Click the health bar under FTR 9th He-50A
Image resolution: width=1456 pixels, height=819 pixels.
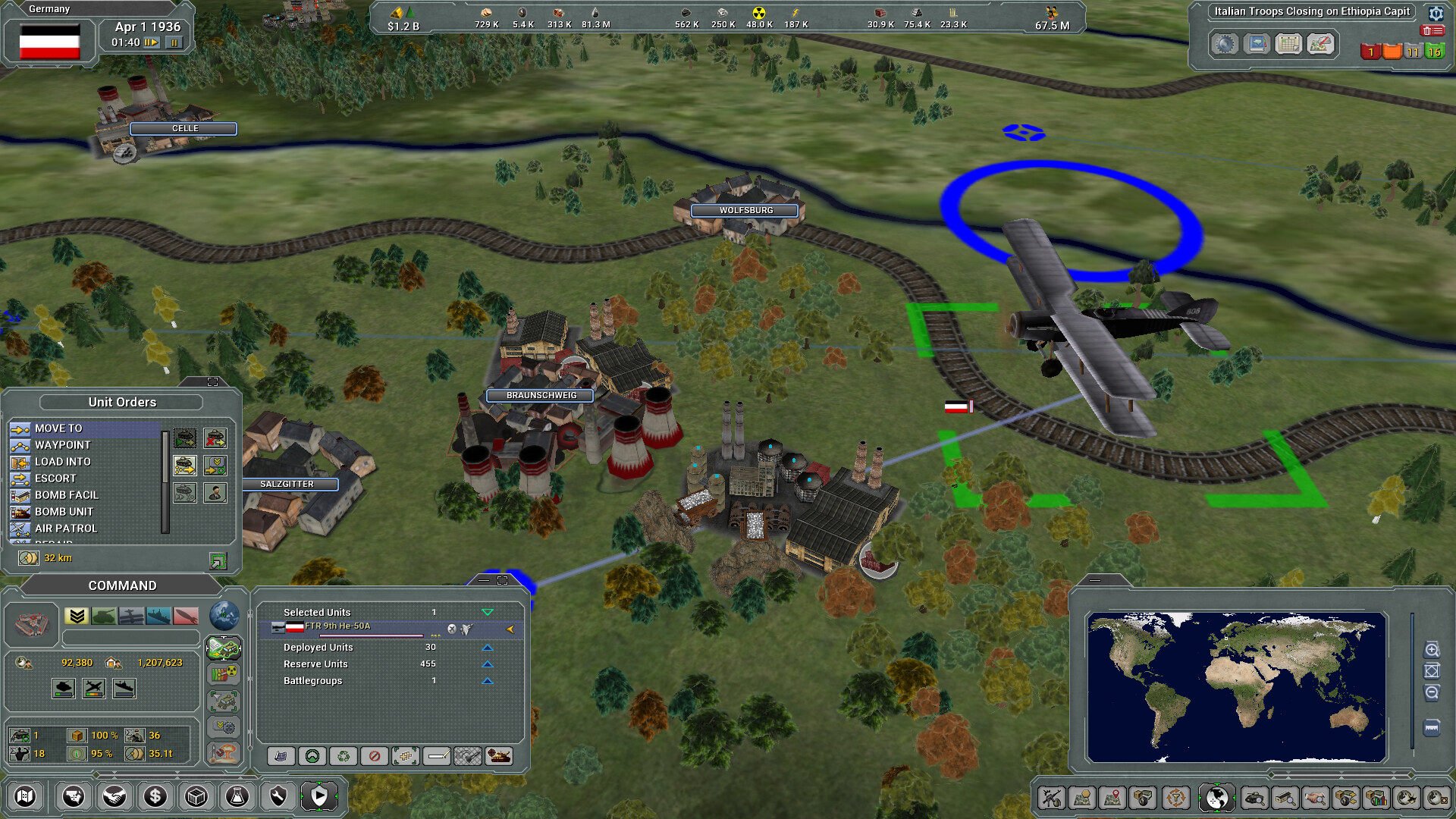pos(372,636)
